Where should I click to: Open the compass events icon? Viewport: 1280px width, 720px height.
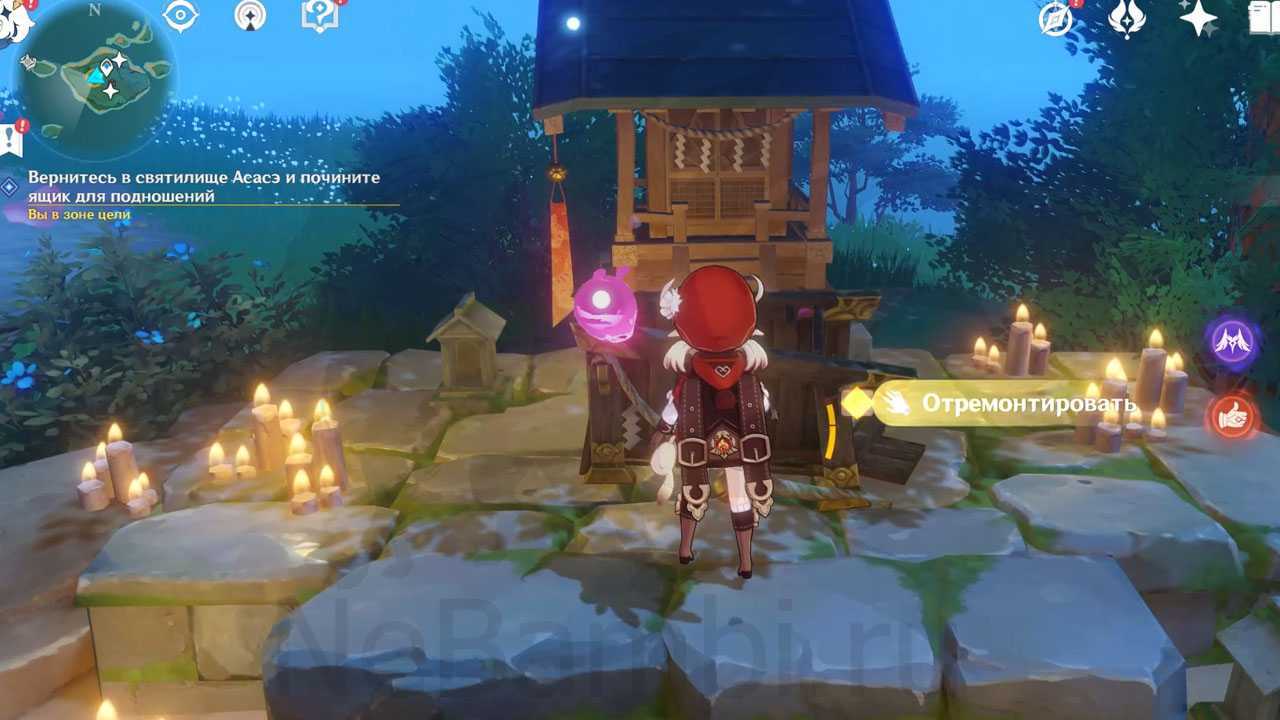(x=1056, y=18)
